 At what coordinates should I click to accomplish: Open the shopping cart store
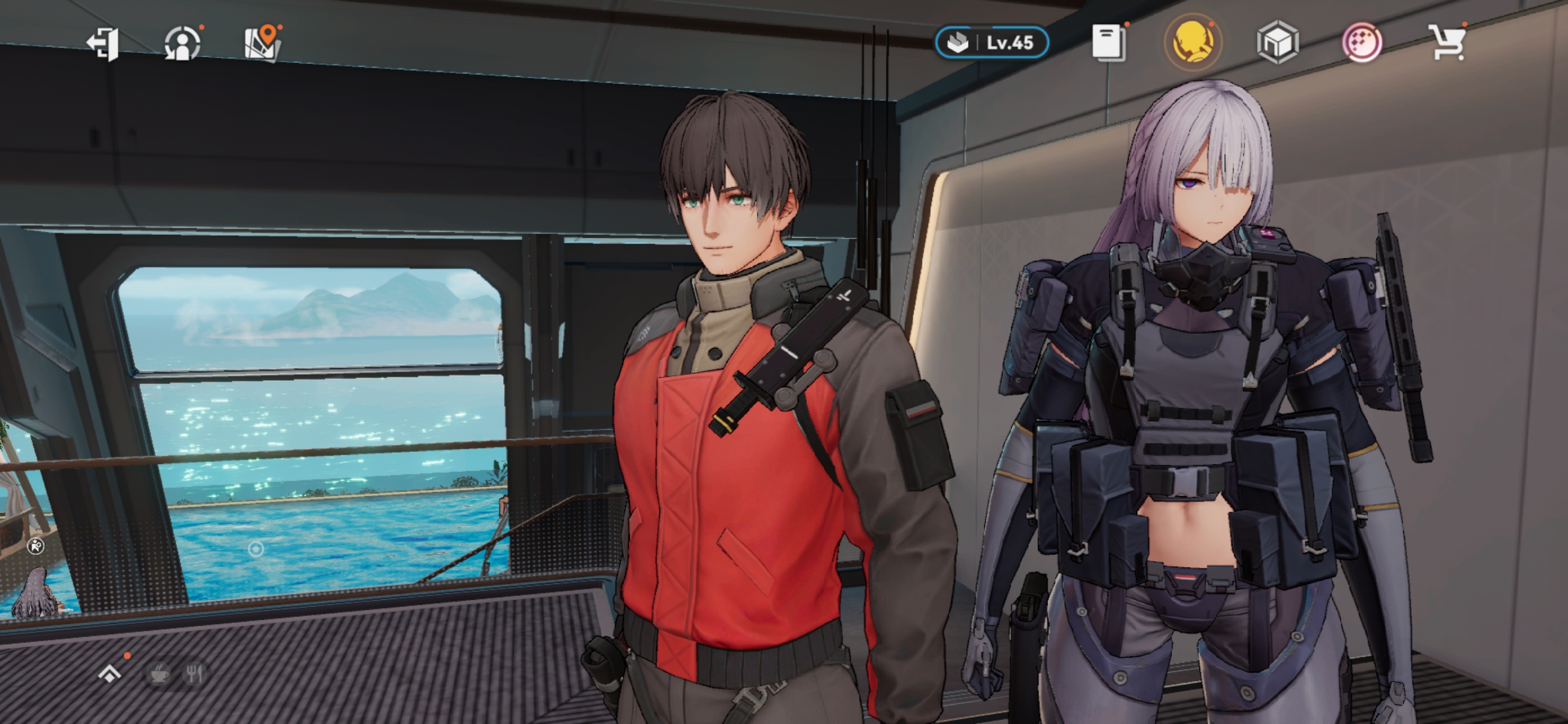(x=1448, y=43)
